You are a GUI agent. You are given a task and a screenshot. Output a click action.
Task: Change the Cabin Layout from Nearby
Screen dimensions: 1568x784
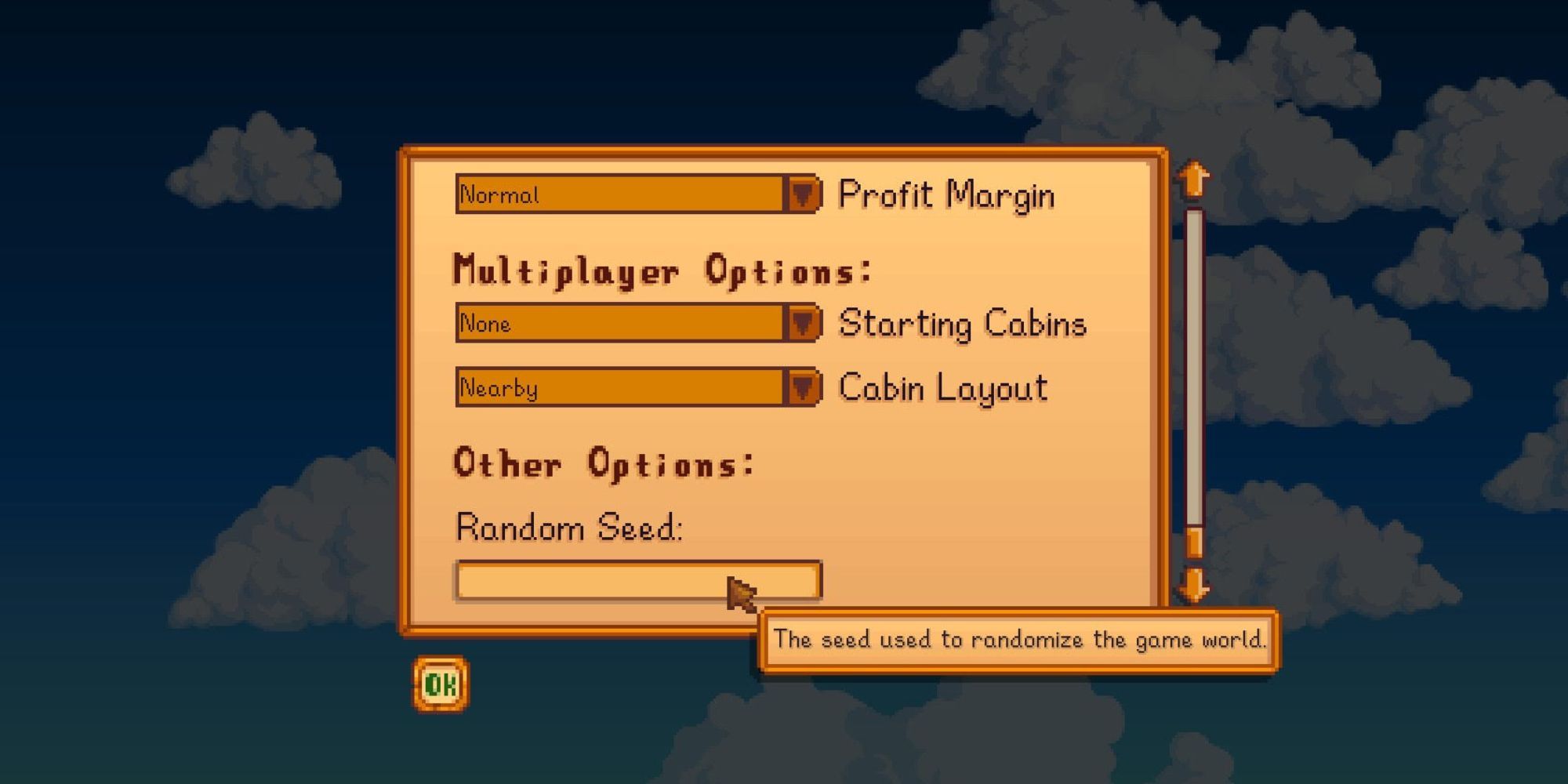[619, 387]
